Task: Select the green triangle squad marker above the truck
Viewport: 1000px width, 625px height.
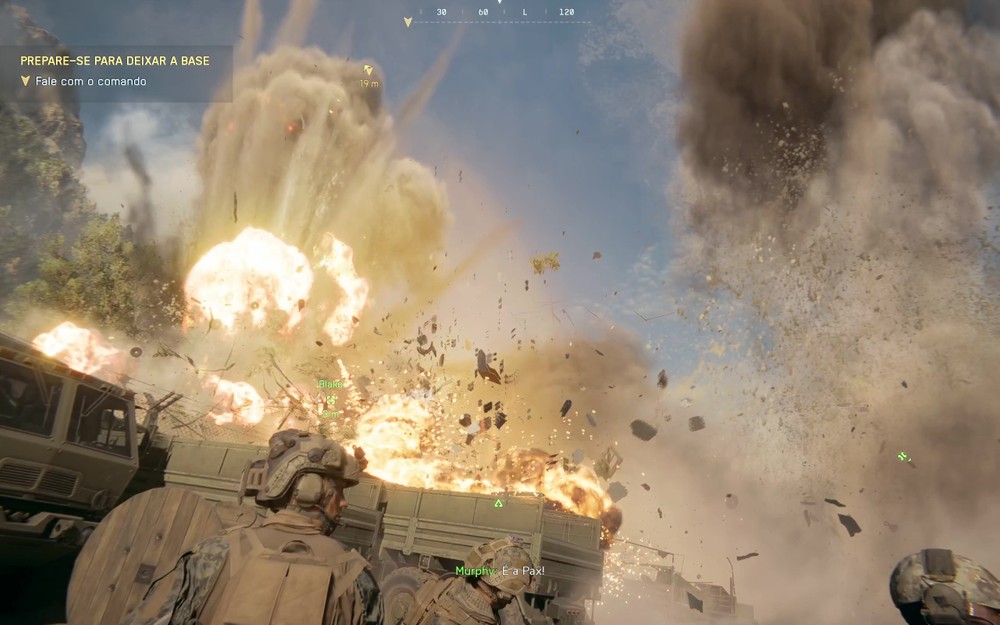Action: (x=498, y=503)
